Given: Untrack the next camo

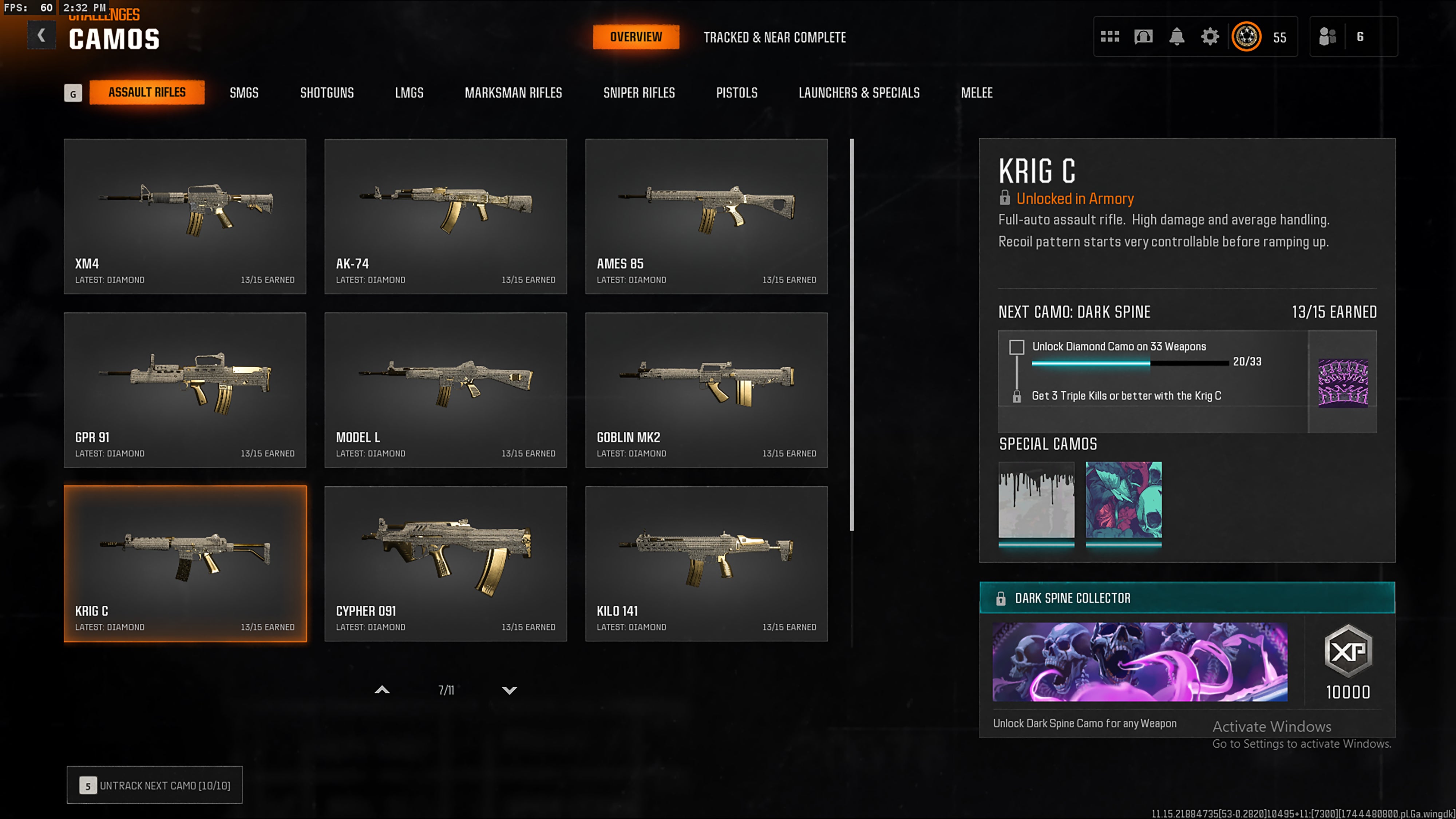Looking at the screenshot, I should 154,785.
